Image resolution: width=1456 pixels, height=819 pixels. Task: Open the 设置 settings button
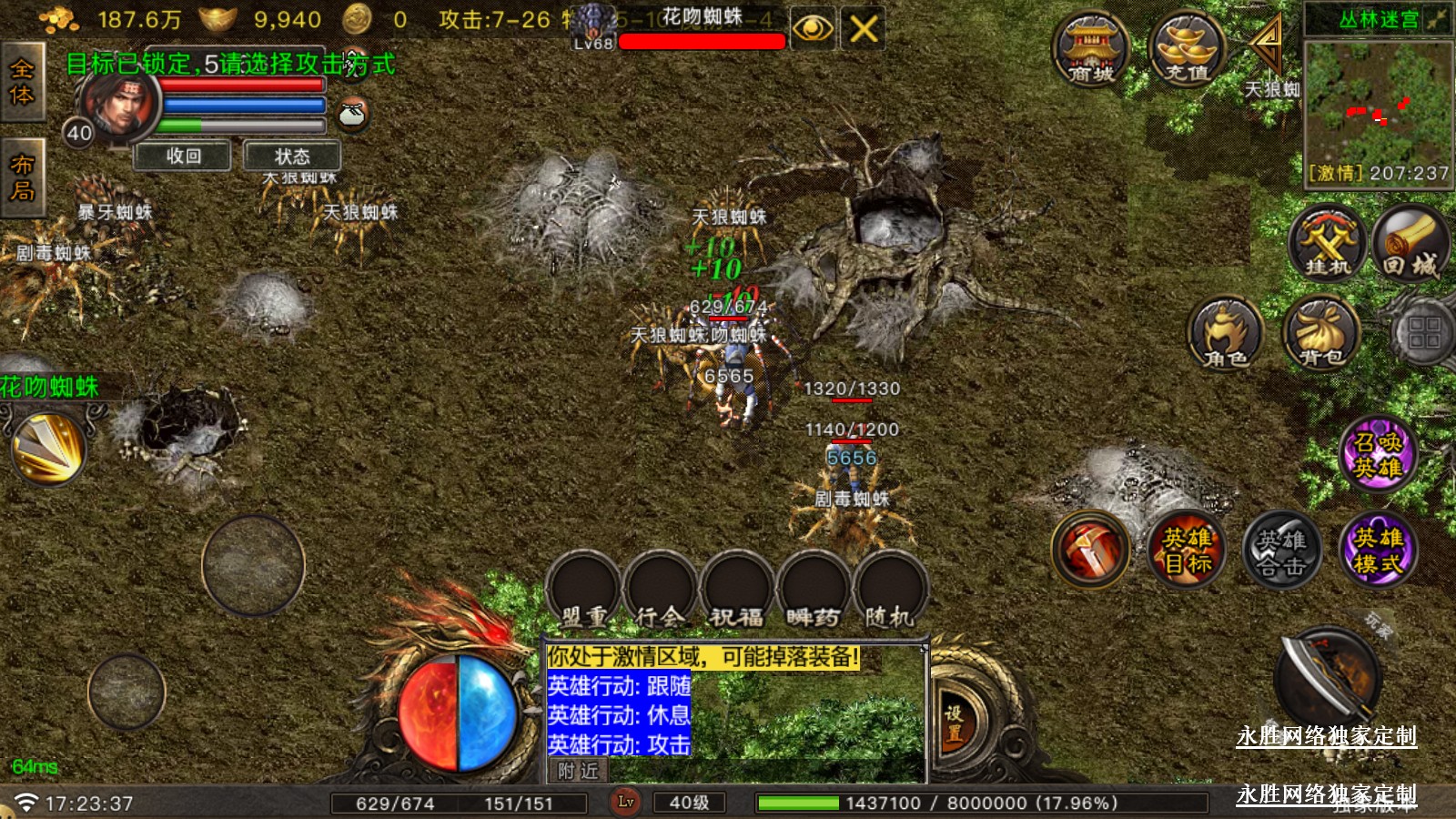pos(954,723)
